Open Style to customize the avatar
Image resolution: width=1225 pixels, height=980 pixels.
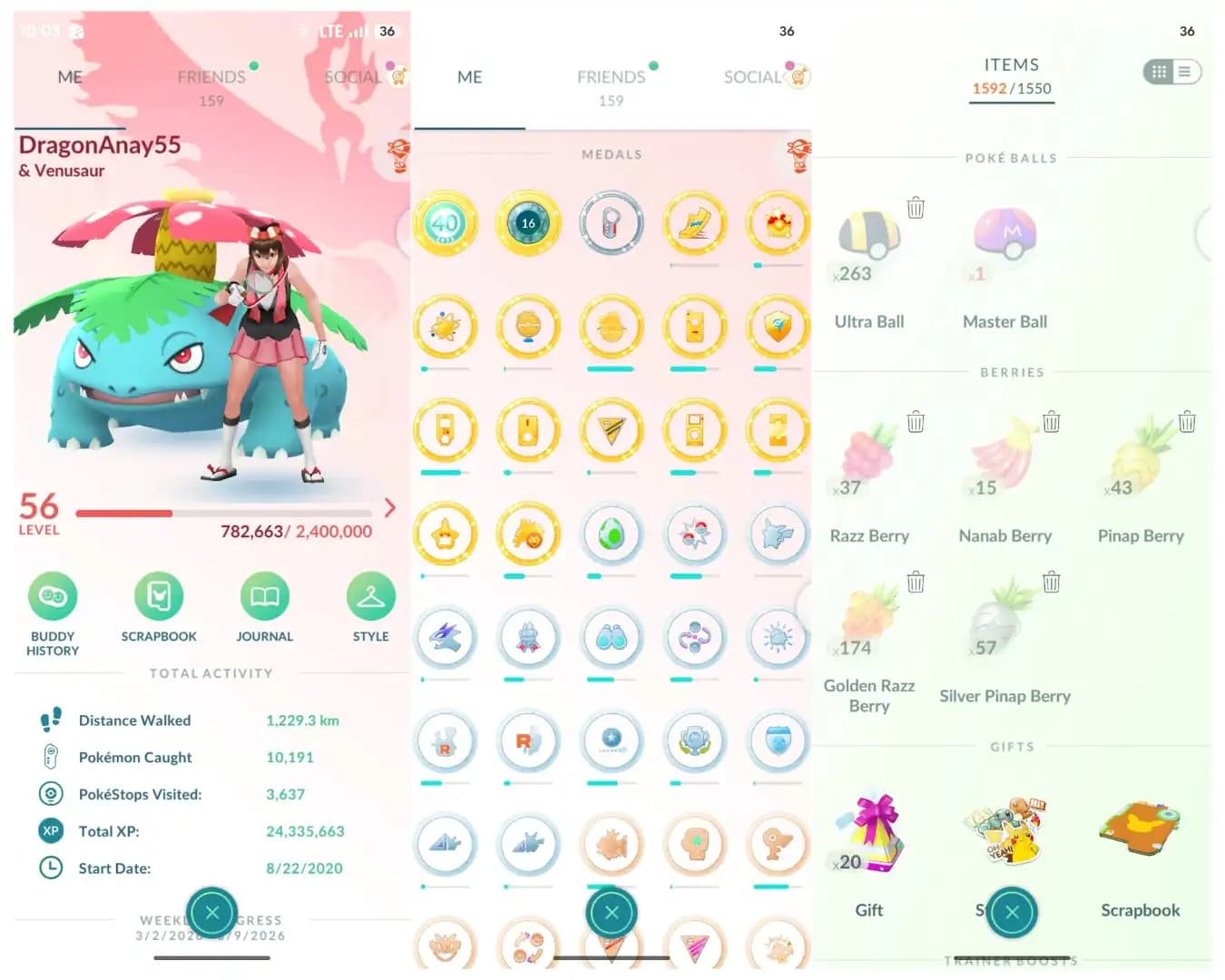coord(370,599)
